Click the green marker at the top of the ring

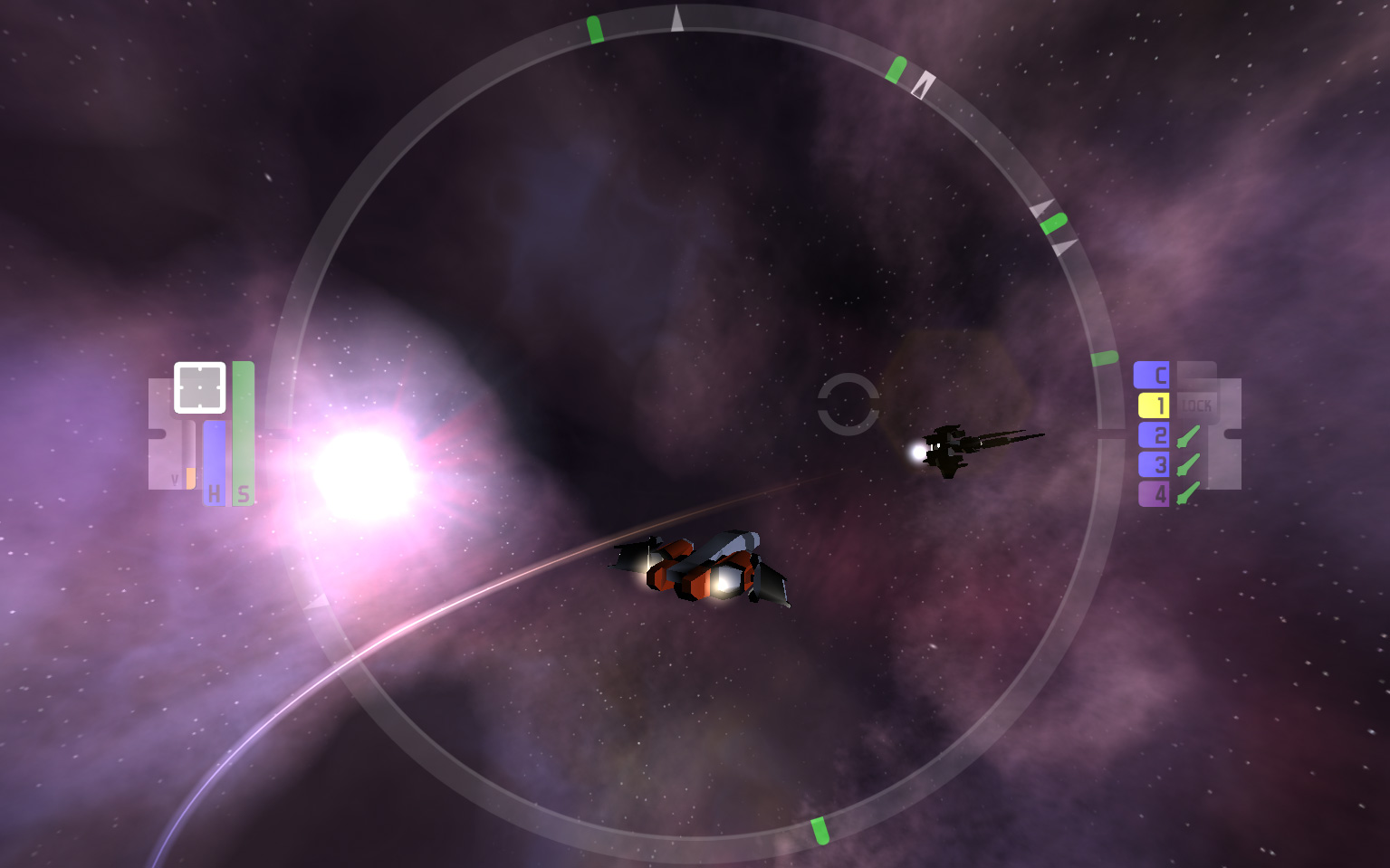[596, 29]
